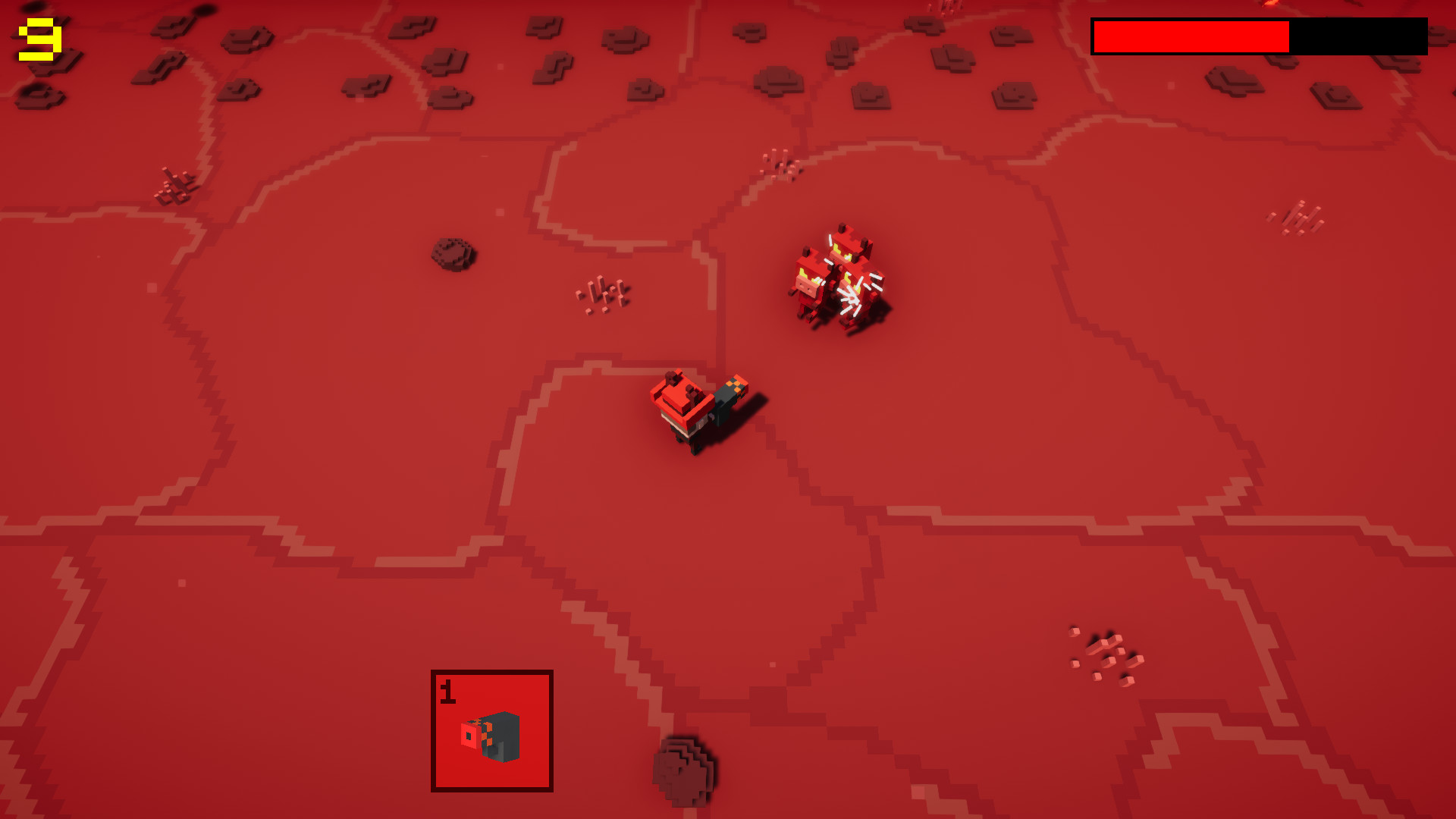Click the black portion of the health bar
This screenshot has width=1456, height=819.
tap(1357, 34)
